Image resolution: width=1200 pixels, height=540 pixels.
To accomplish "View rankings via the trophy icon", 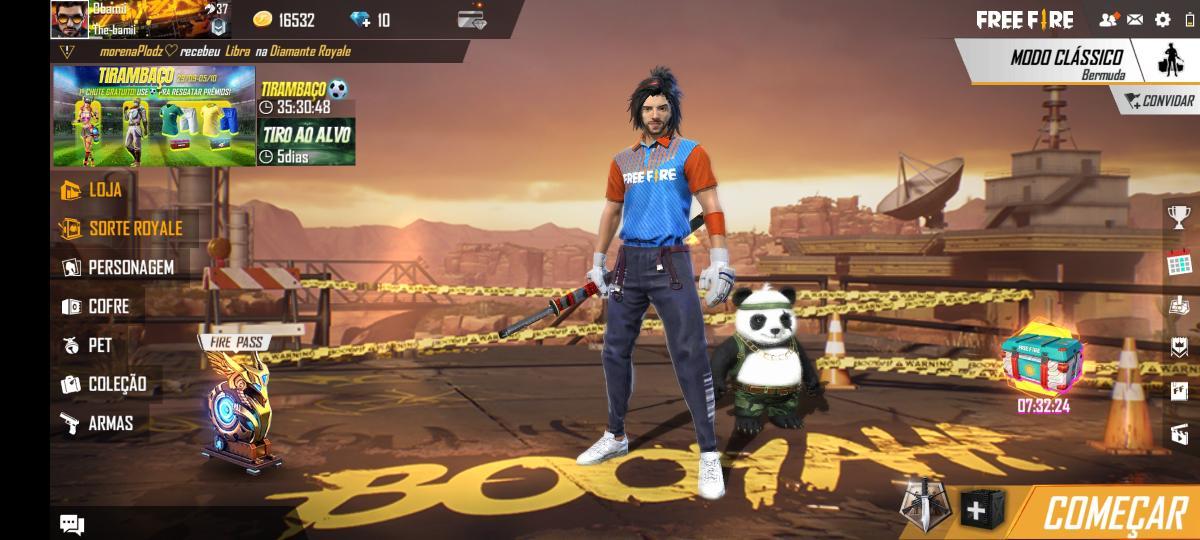I will point(1179,216).
